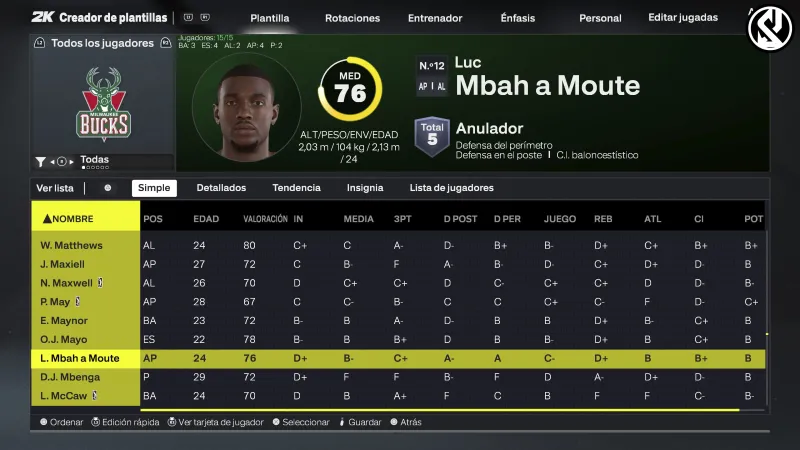Sort roster by VALORACIÓN column
The image size is (800, 450).
pos(265,218)
